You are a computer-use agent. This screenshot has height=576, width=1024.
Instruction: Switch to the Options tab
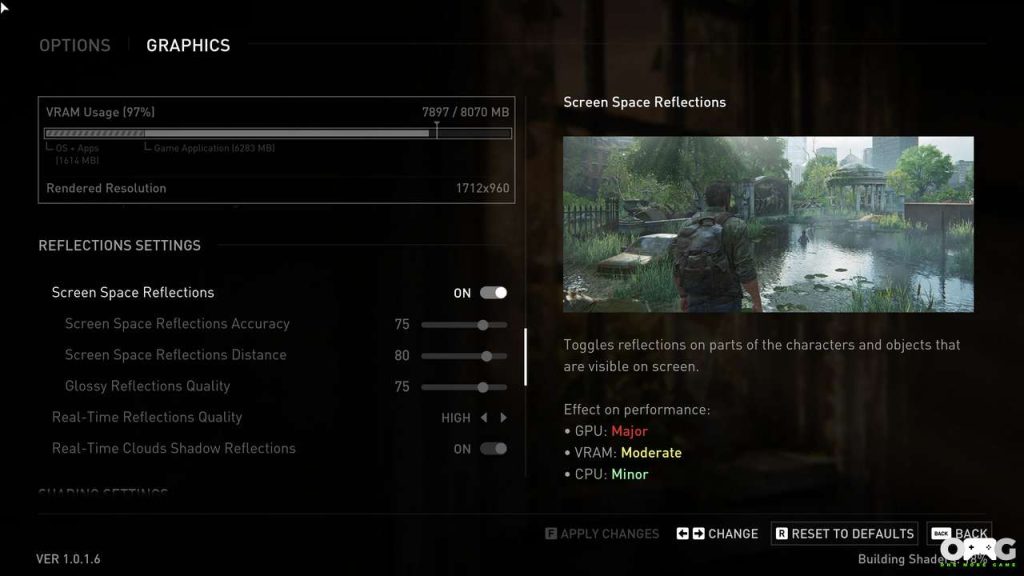[75, 45]
